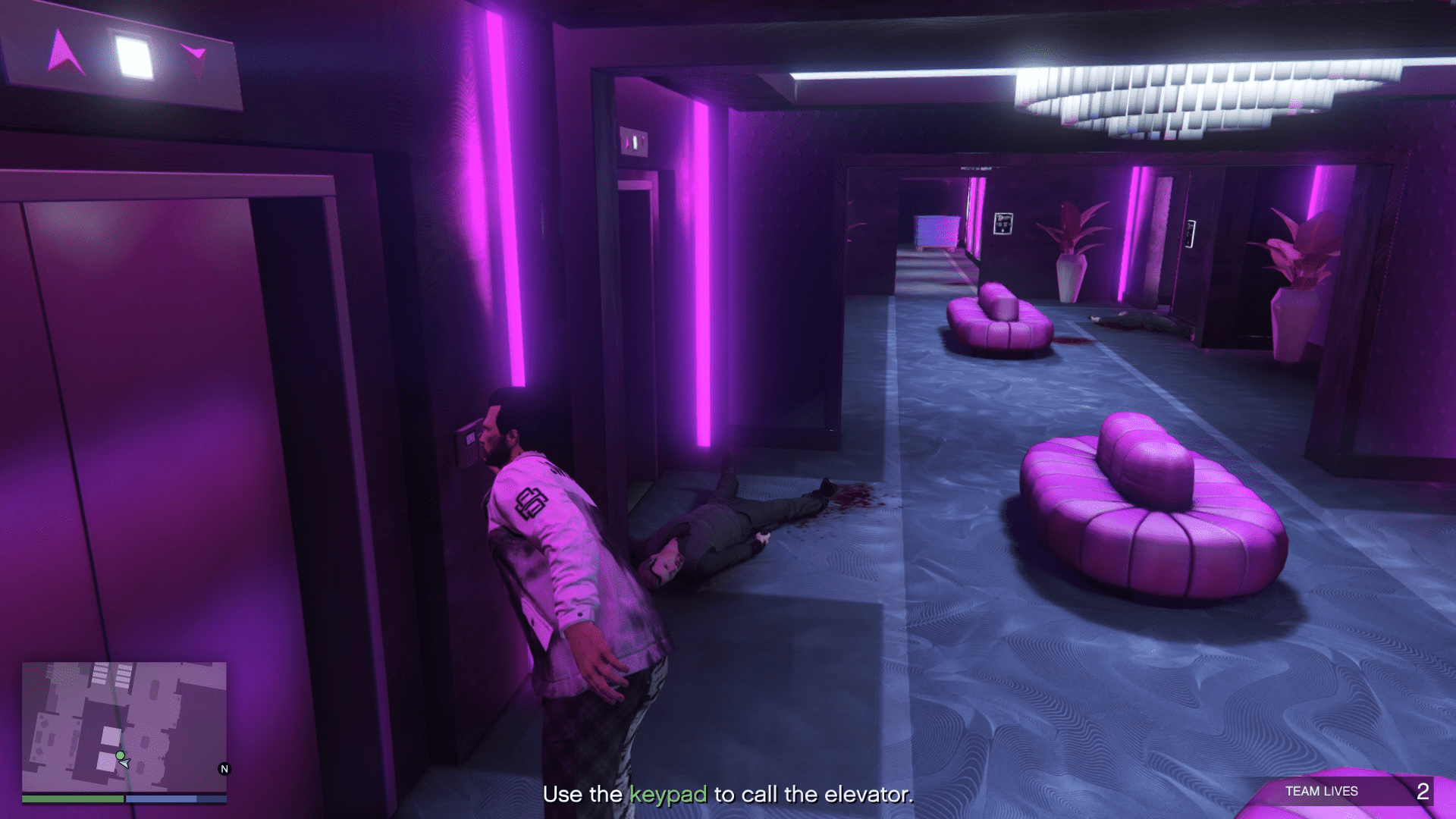Click the elevator hint subtitle text
Viewport: 1456px width, 819px height.
pos(728,796)
